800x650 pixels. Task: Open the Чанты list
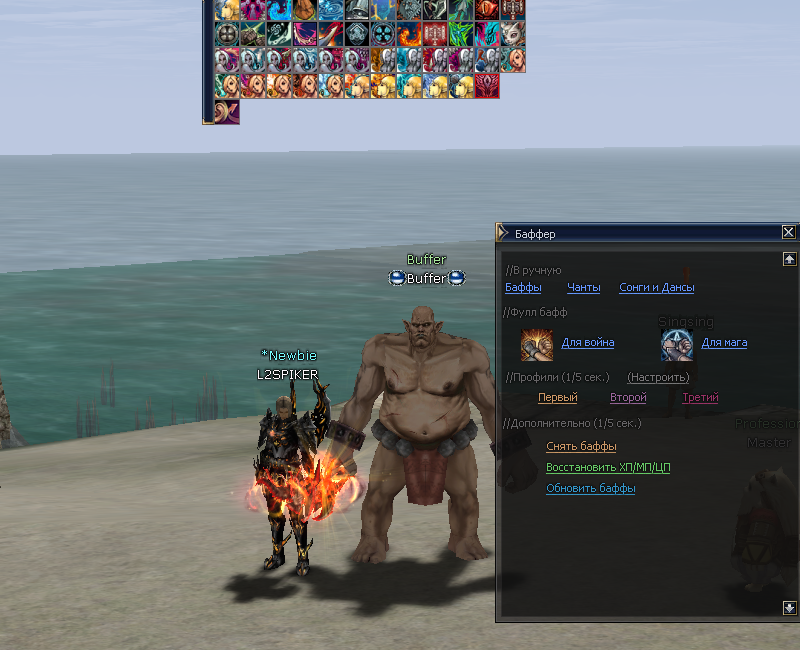pyautogui.click(x=584, y=288)
